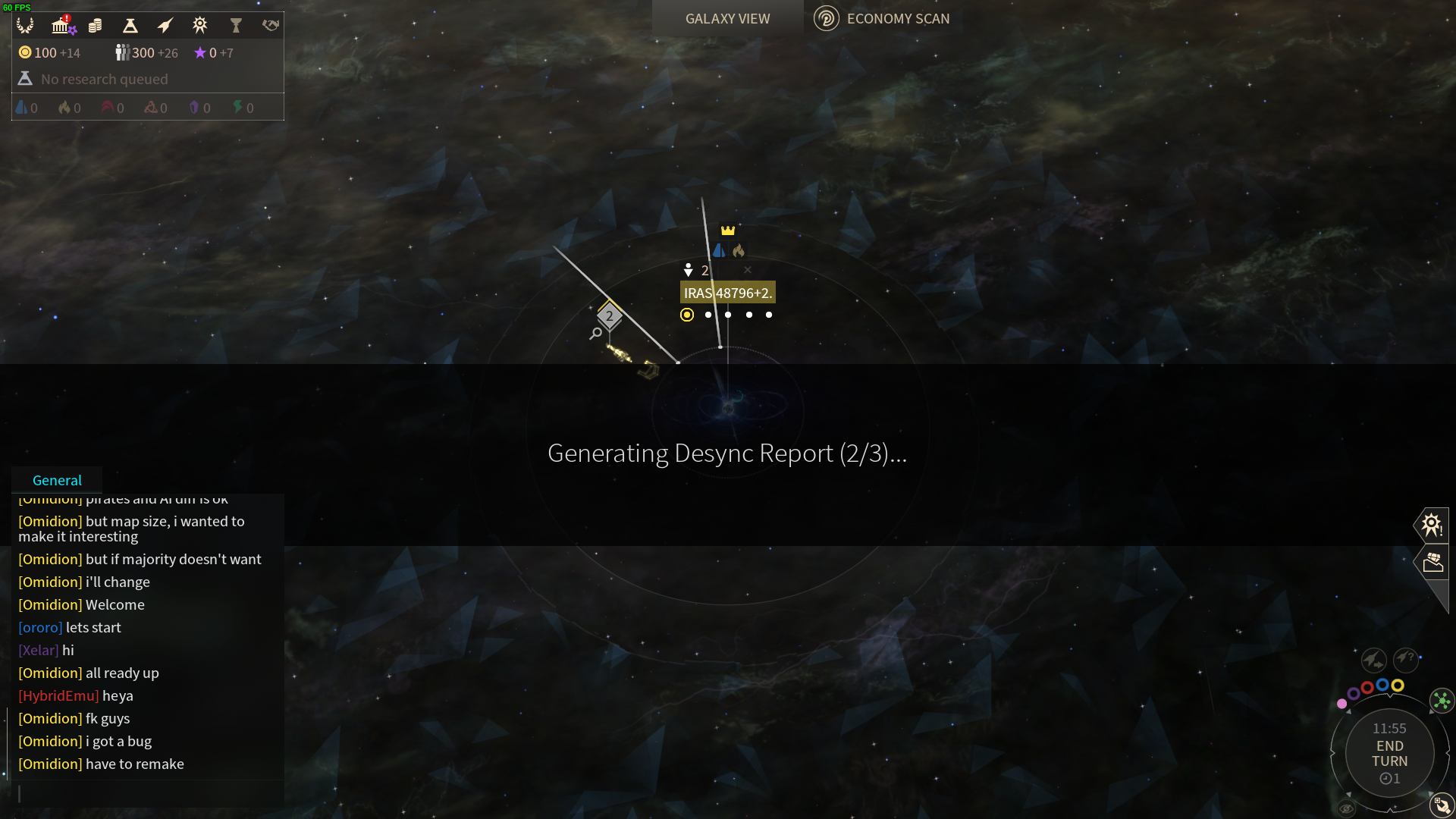Open the Galaxy View
The width and height of the screenshot is (1456, 819).
[727, 19]
